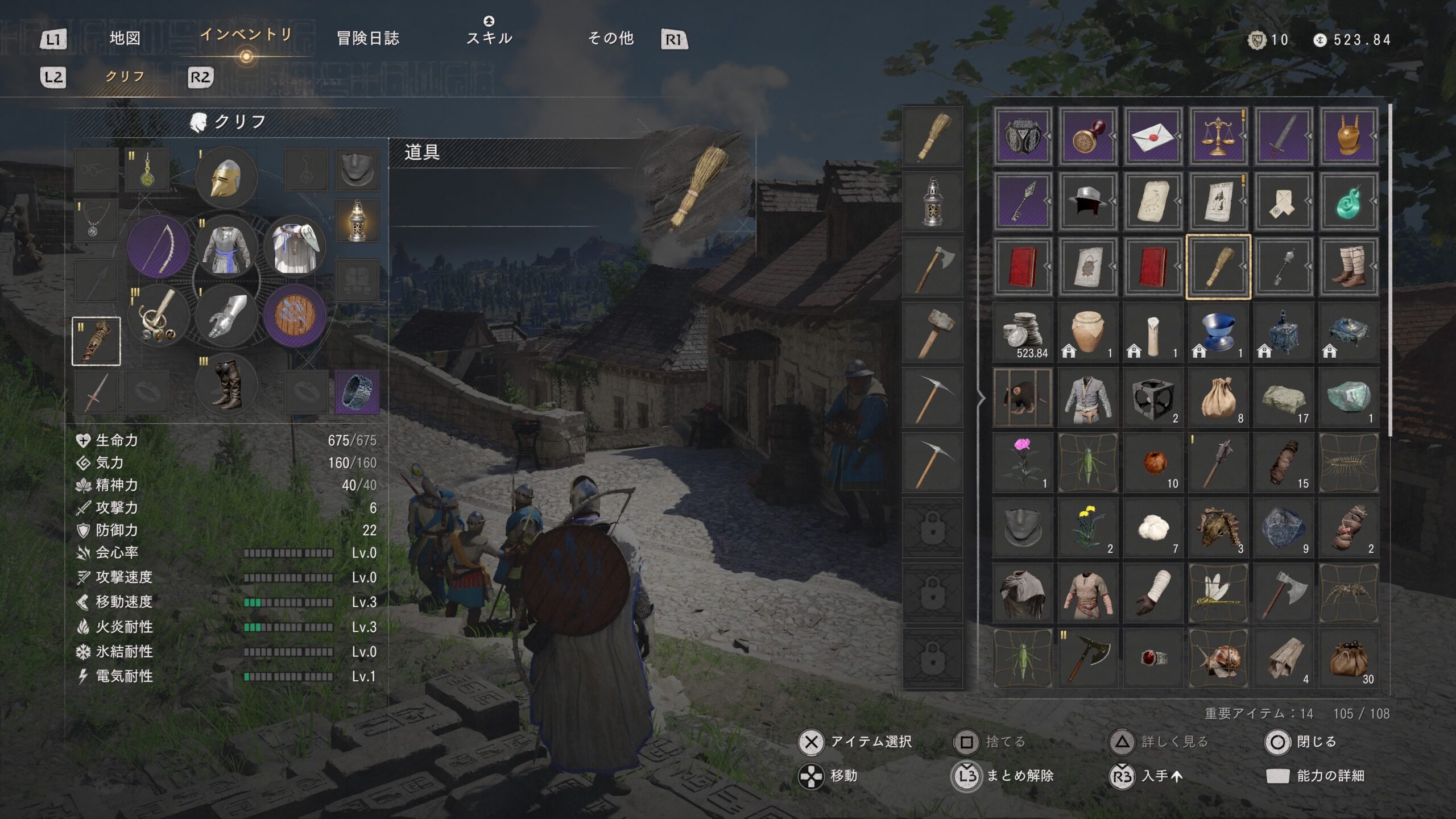1456x819 pixels.
Task: Select the silver coins stack in inventory
Action: 1022,332
